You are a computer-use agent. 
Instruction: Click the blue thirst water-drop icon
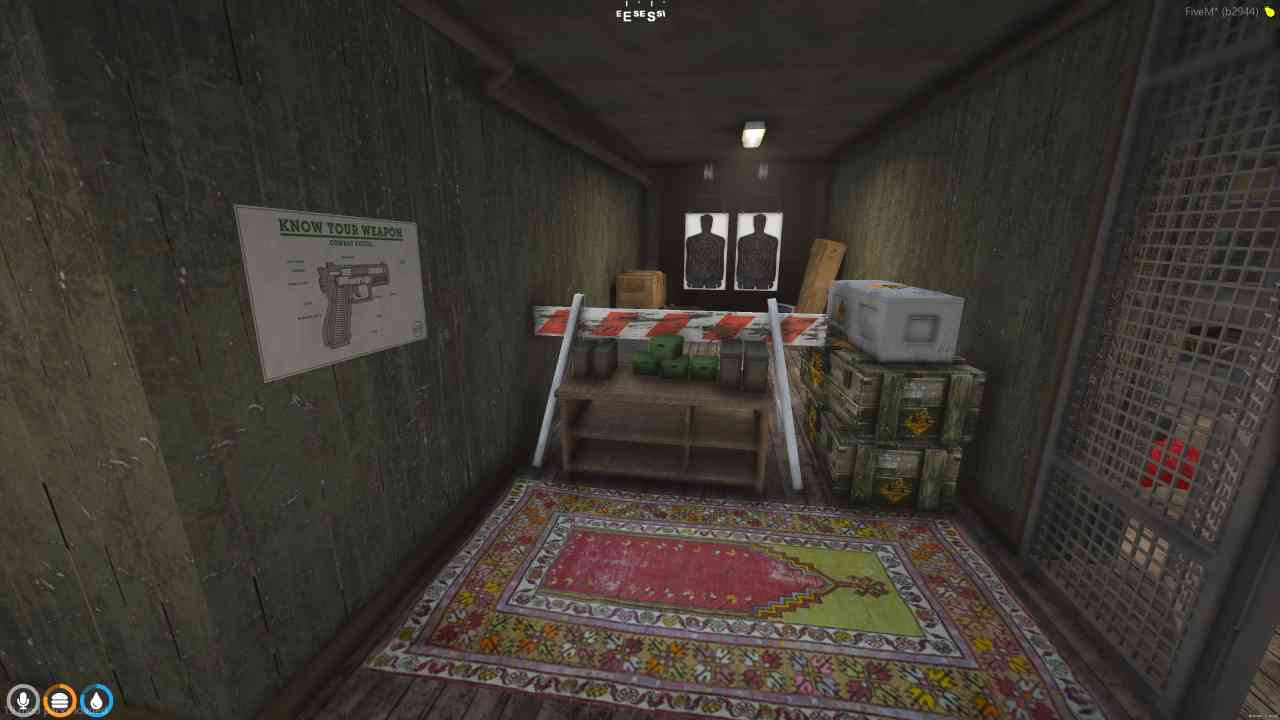96,700
